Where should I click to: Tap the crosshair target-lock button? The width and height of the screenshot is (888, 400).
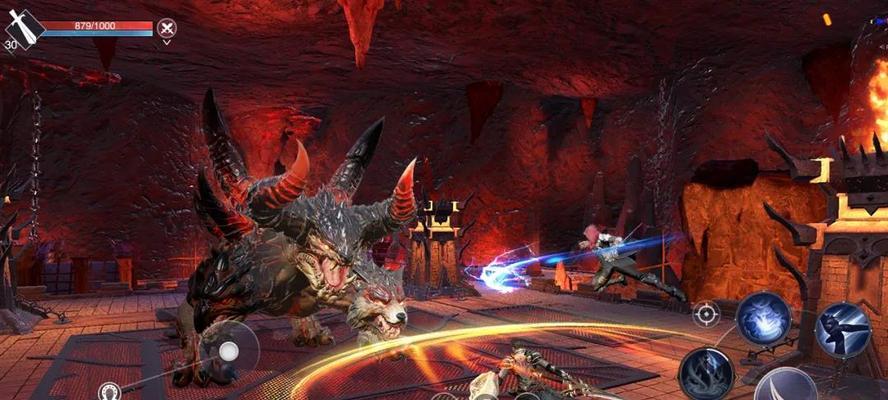(706, 314)
